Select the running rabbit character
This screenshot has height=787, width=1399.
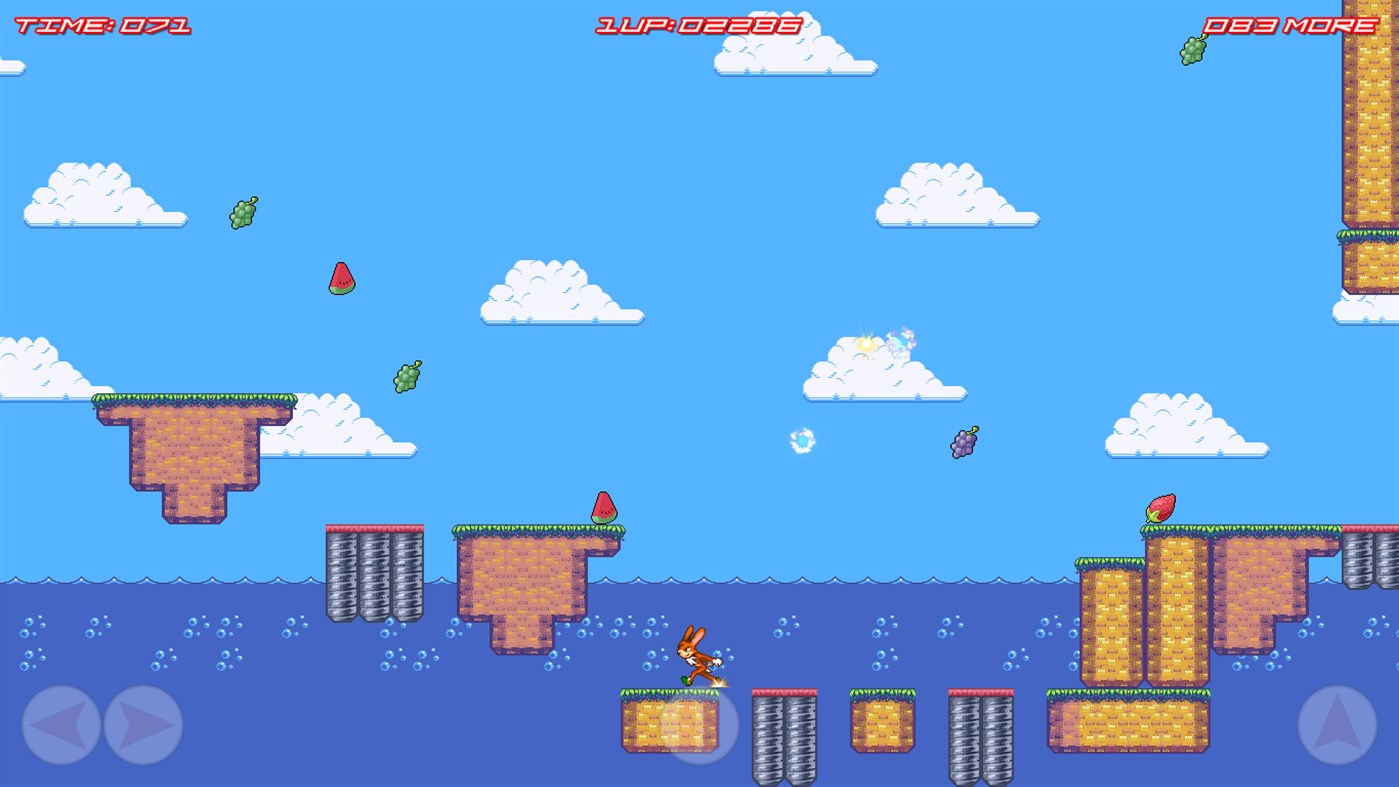695,655
